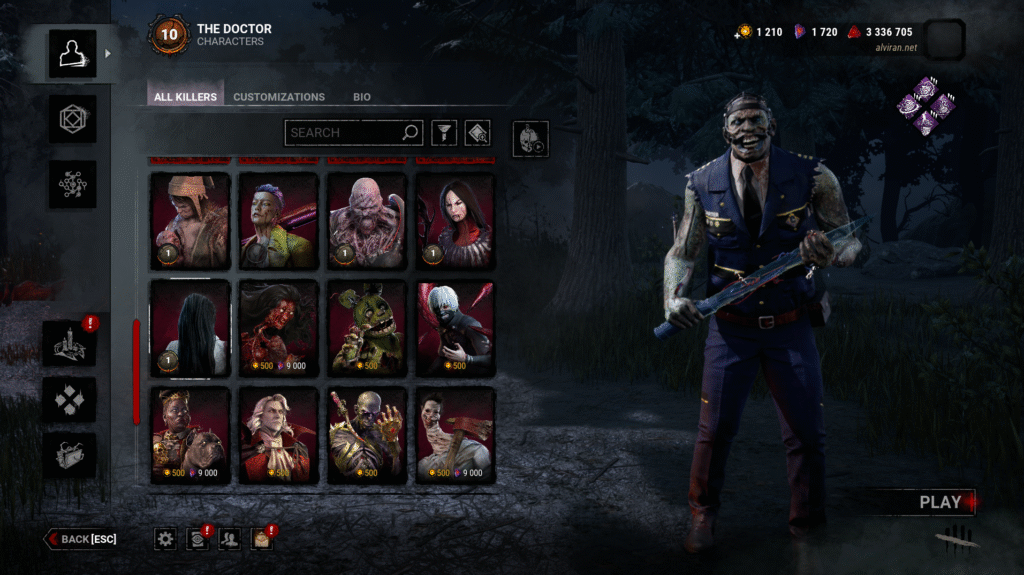Open the loadout icon in left sidebar
1024x575 pixels.
coord(73,119)
